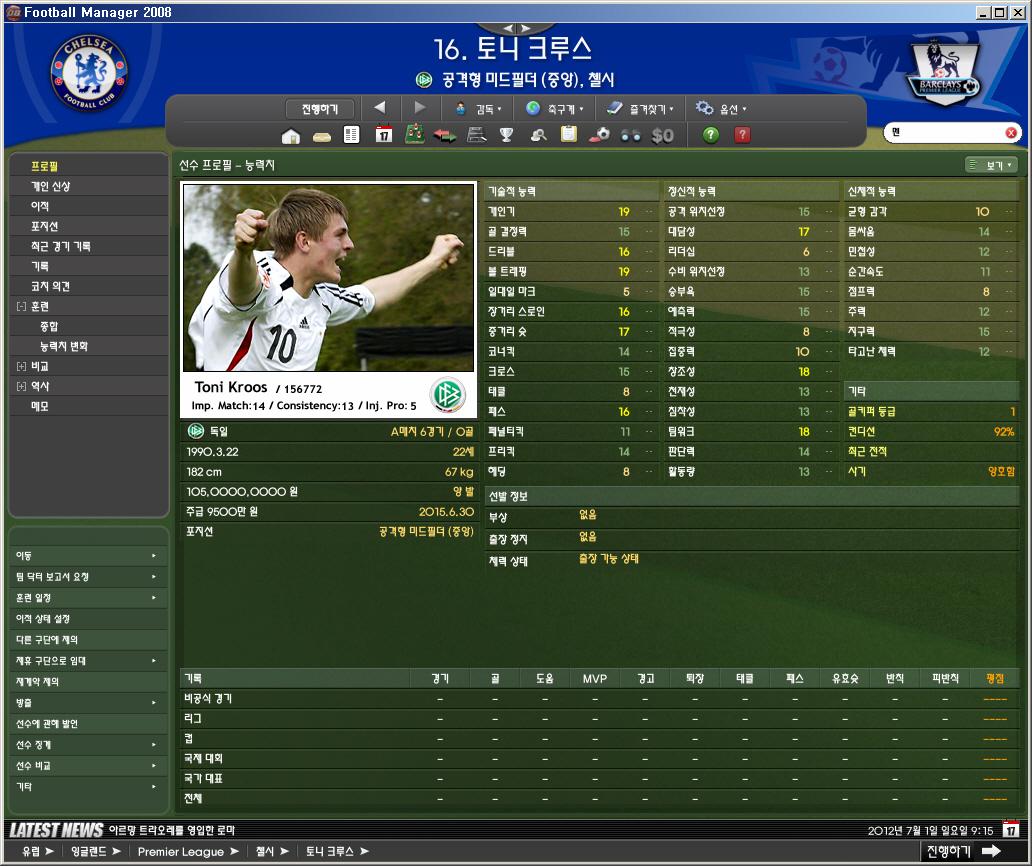Open the 보기 view dropdown
The width and height of the screenshot is (1032, 866).
click(x=991, y=165)
